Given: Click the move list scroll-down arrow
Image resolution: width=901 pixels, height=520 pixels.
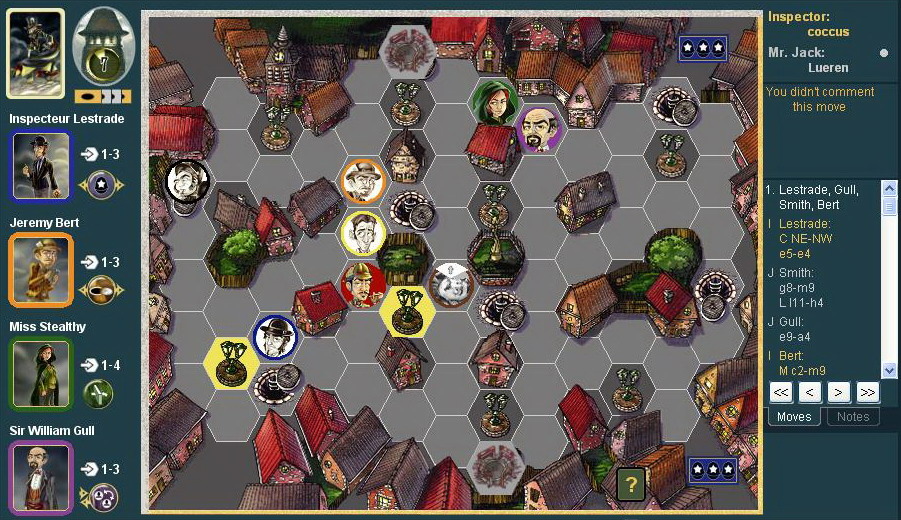Looking at the screenshot, I should click(x=886, y=371).
